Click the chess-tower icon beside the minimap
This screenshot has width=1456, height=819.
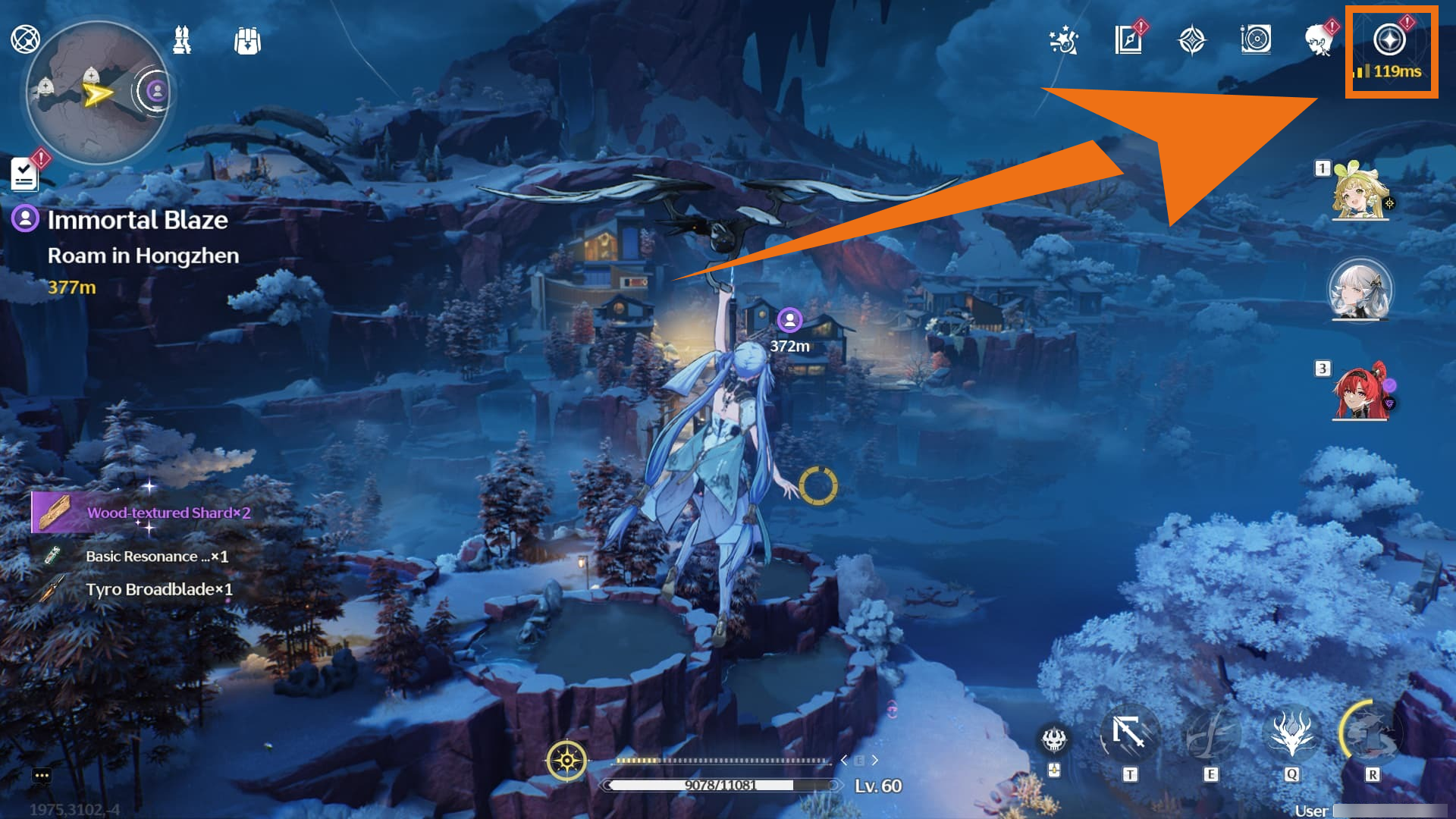(182, 40)
